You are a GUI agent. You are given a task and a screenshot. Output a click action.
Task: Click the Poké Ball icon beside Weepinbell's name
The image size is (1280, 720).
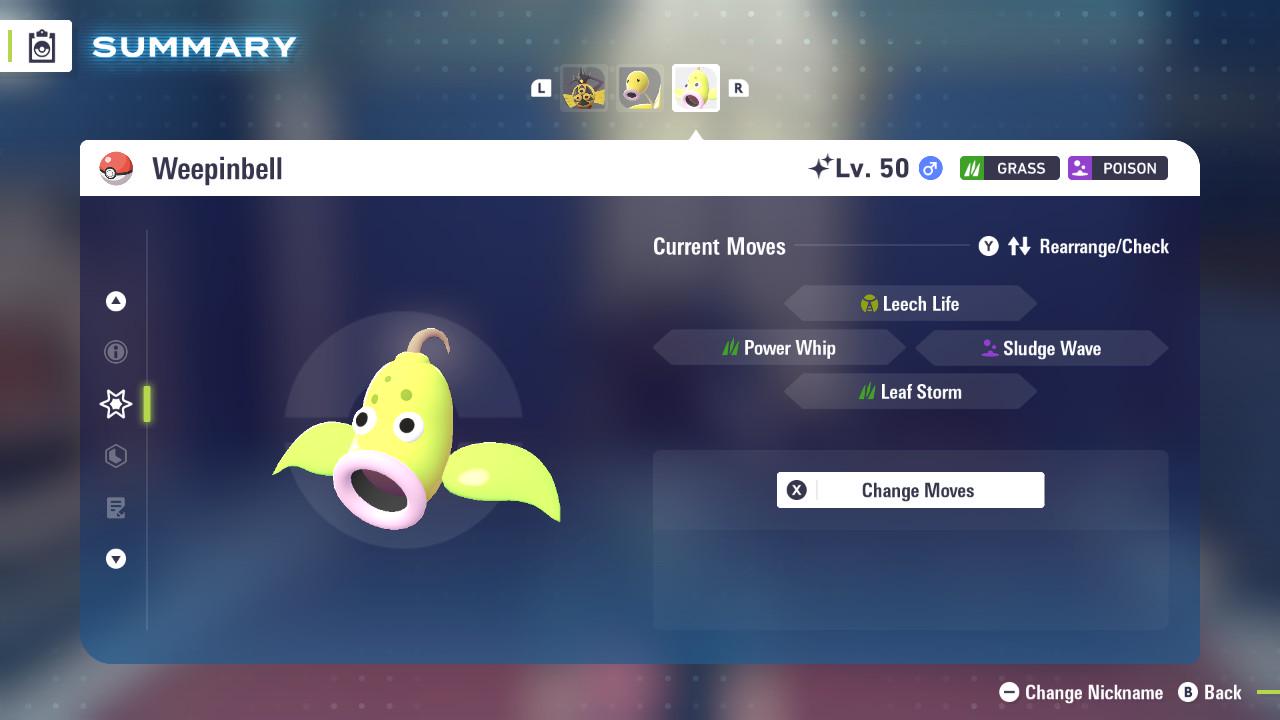pyautogui.click(x=114, y=168)
